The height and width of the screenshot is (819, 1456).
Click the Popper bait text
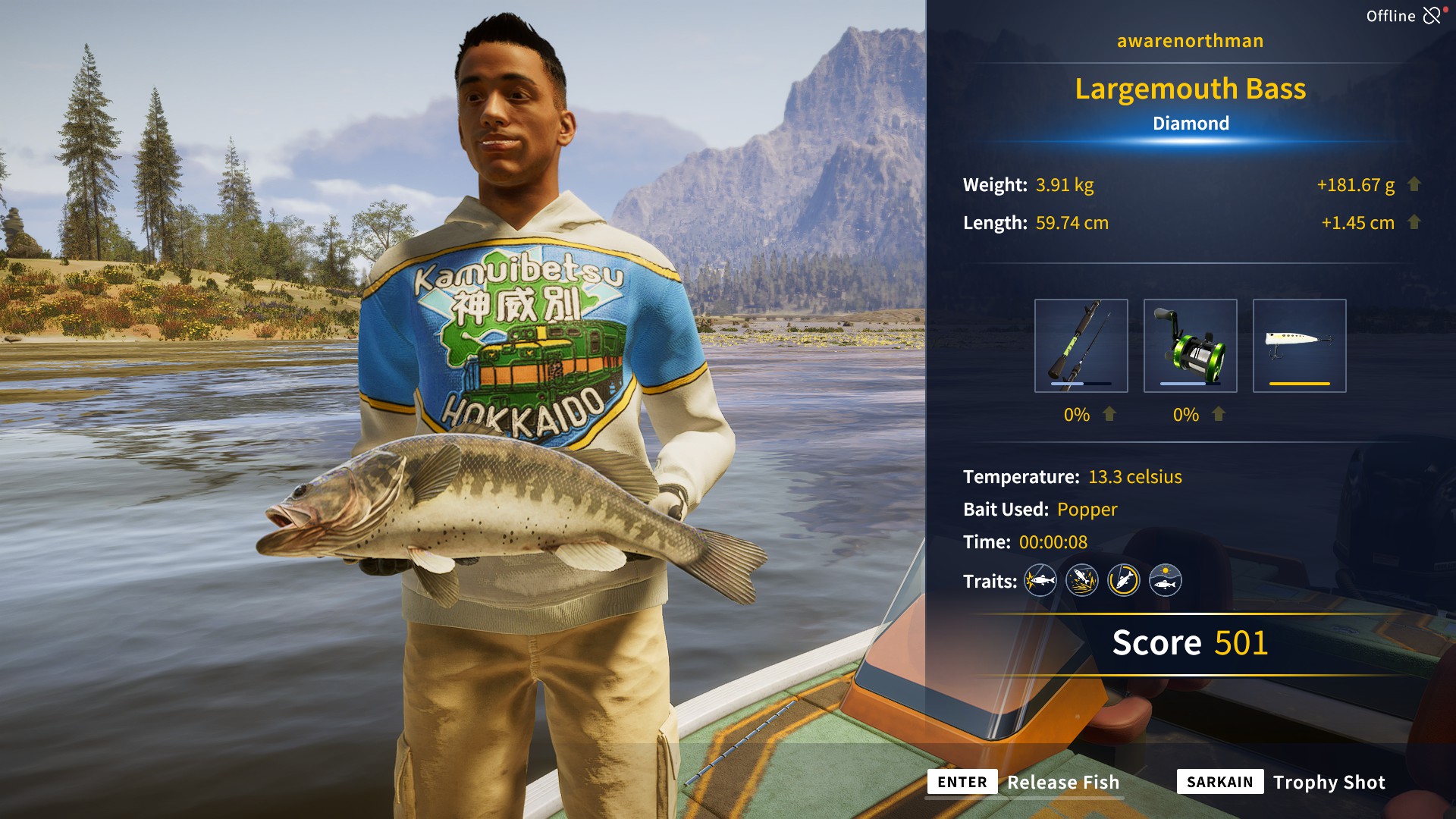coord(1087,510)
